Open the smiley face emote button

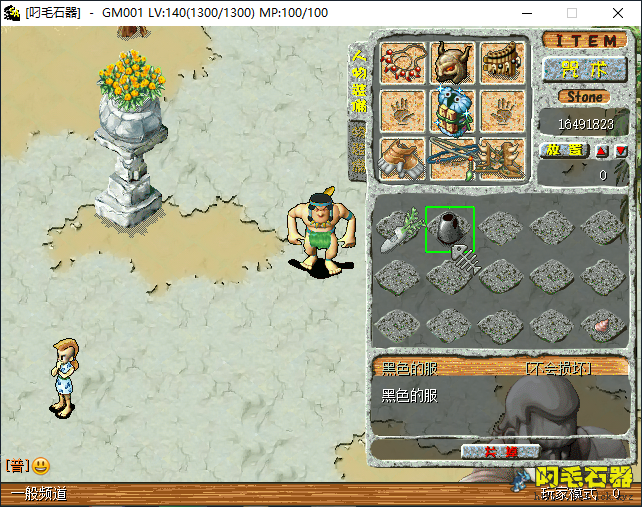(x=41, y=465)
